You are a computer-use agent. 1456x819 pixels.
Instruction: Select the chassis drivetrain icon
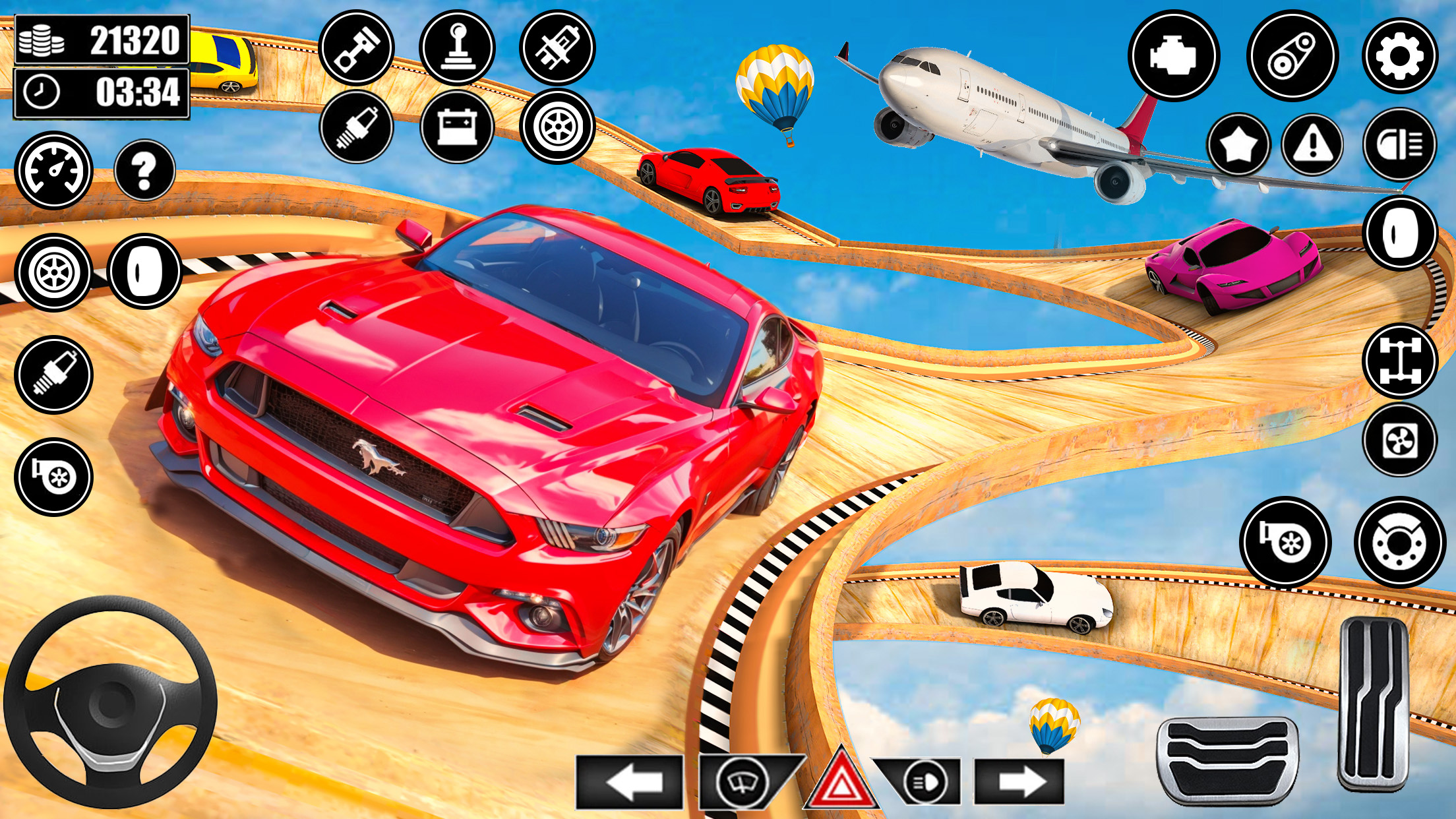click(1400, 361)
